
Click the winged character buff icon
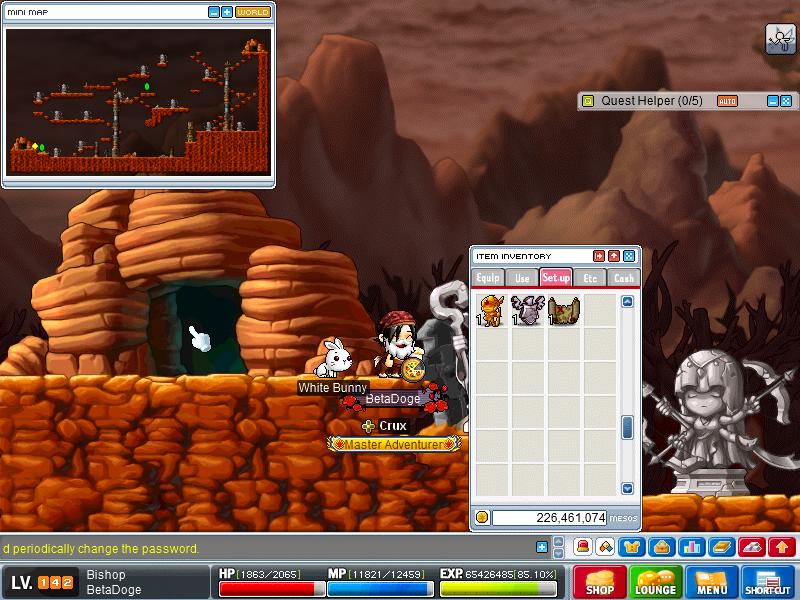780,38
